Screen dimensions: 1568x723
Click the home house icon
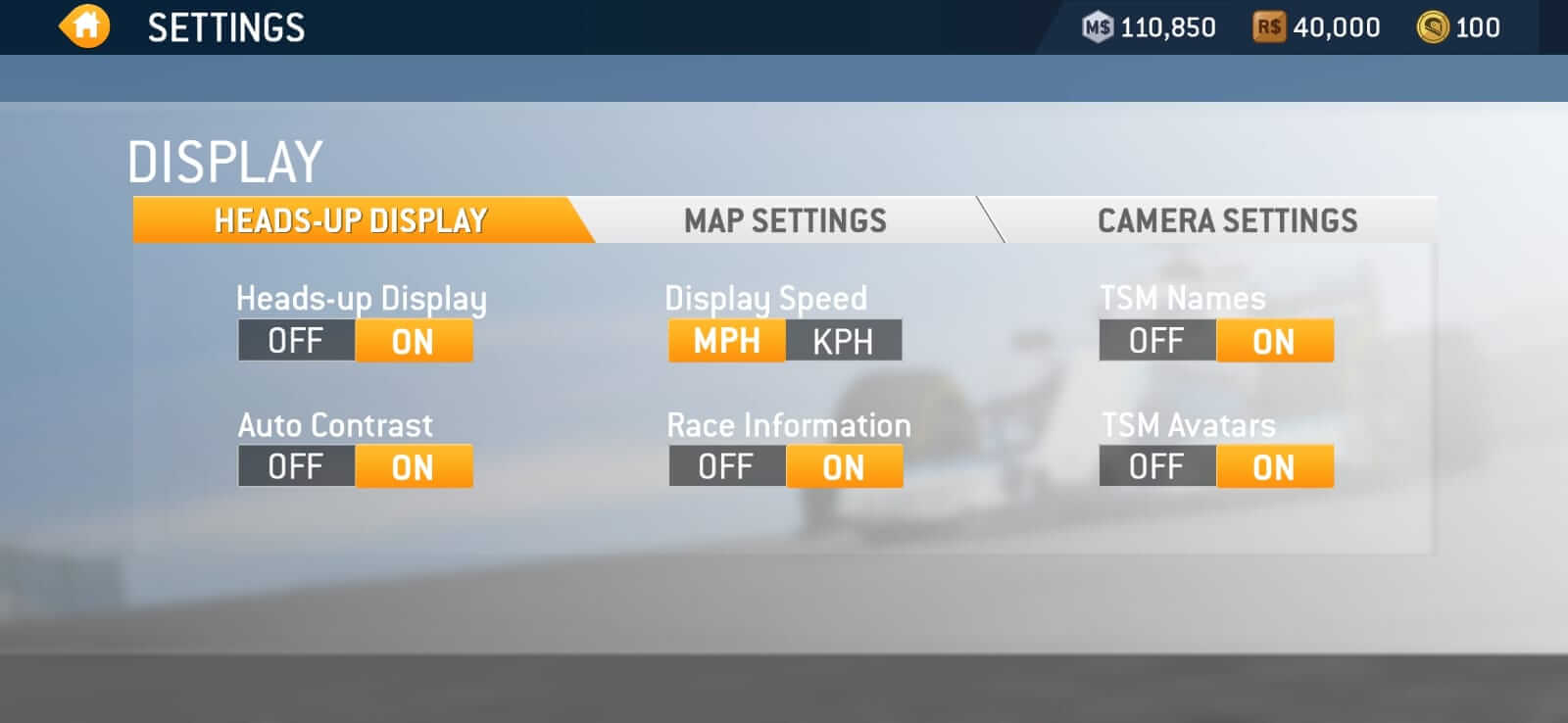pyautogui.click(x=82, y=26)
